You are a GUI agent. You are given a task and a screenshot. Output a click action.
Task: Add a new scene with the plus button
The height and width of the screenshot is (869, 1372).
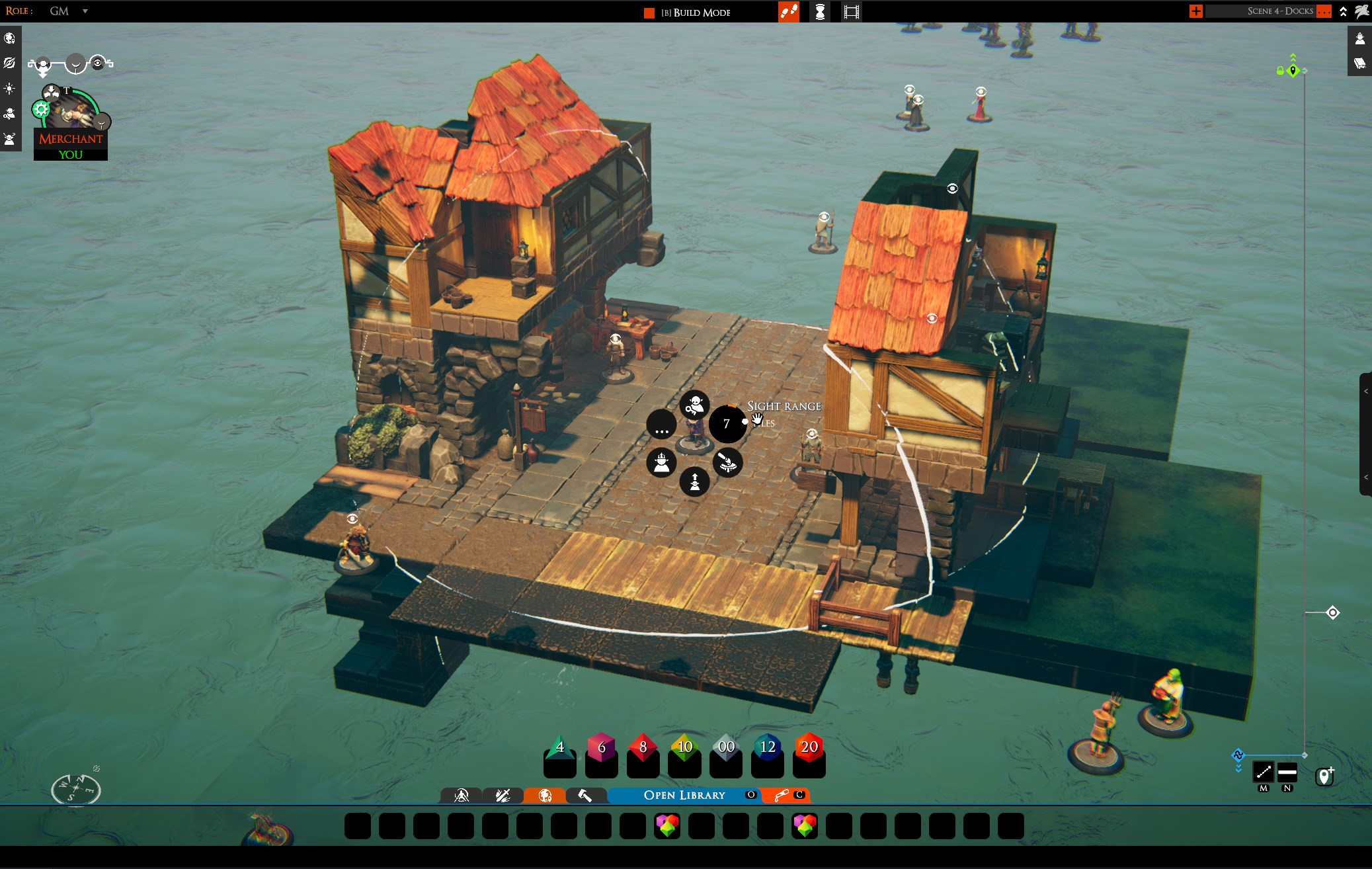pyautogui.click(x=1195, y=11)
